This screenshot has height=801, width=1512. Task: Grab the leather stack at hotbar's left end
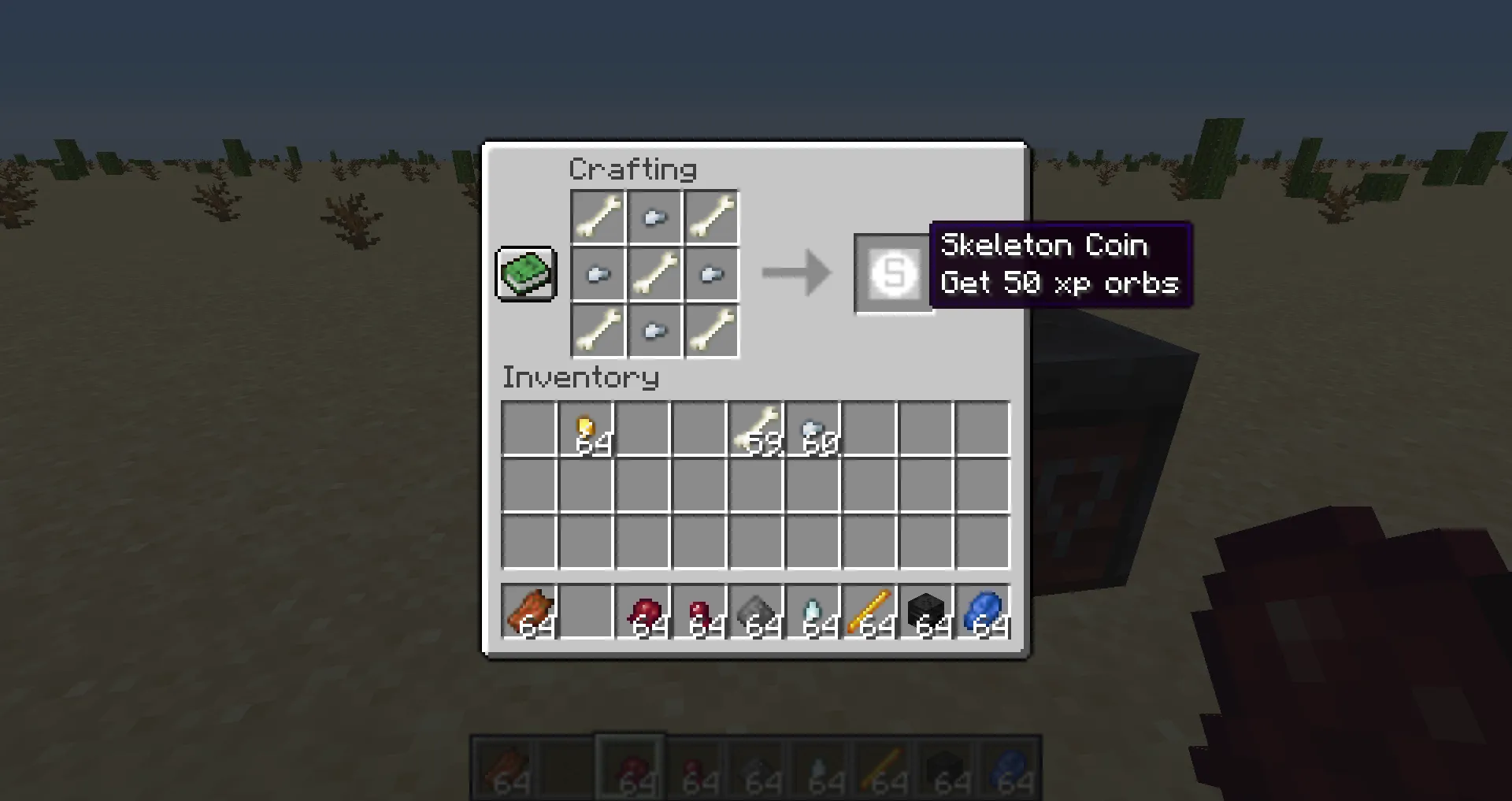coord(529,614)
